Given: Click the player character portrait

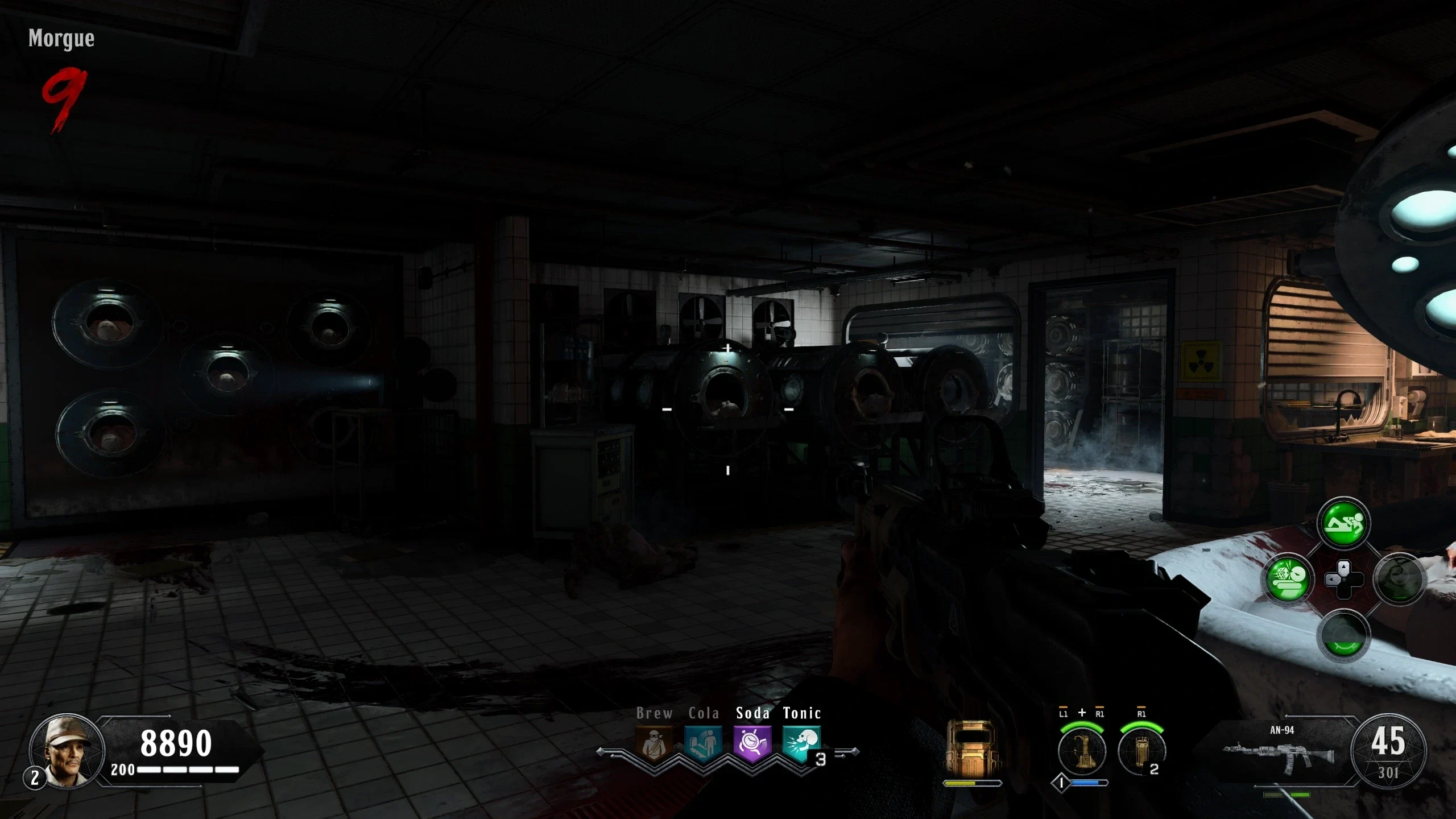Looking at the screenshot, I should click(67, 751).
